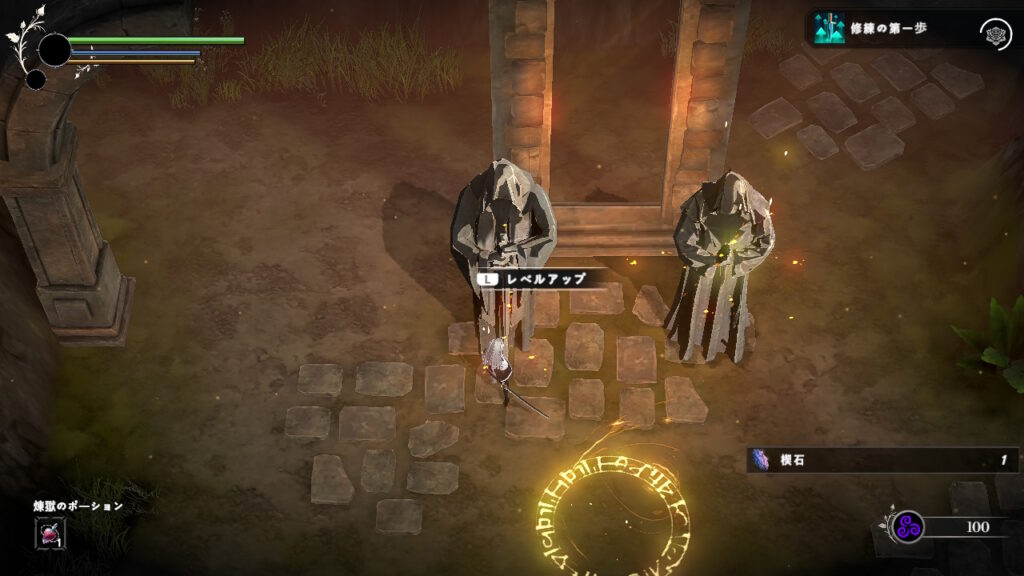
Task: Select the レベルアップ interaction label
Action: (539, 279)
